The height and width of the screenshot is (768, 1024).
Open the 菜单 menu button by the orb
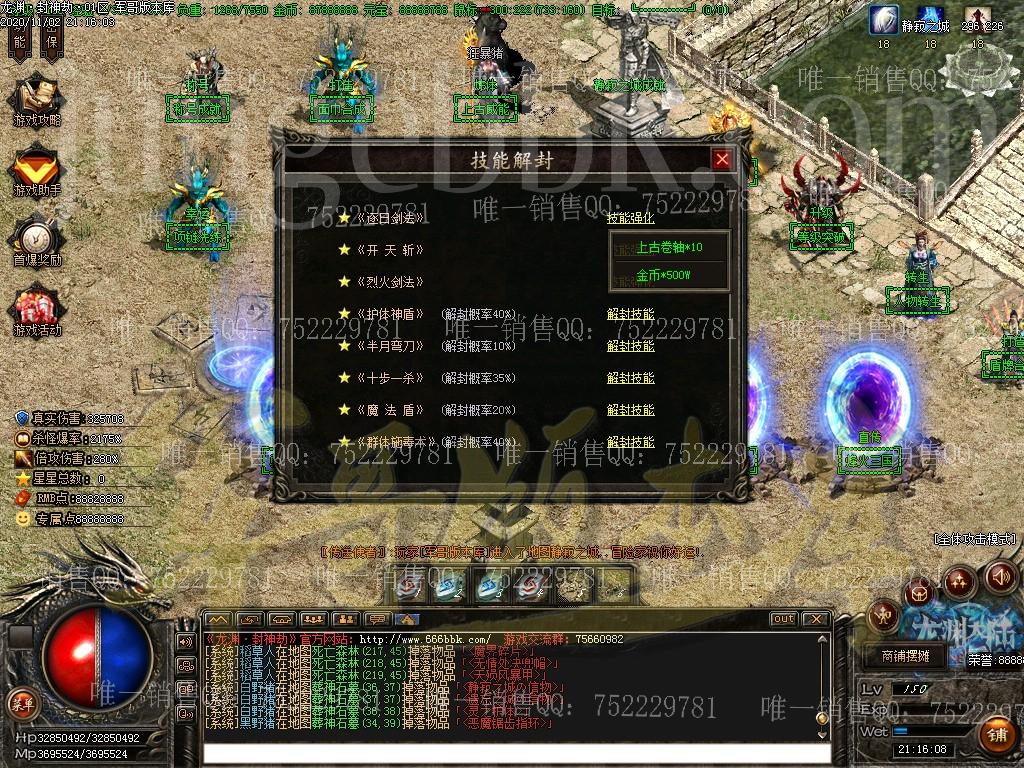[x=22, y=702]
